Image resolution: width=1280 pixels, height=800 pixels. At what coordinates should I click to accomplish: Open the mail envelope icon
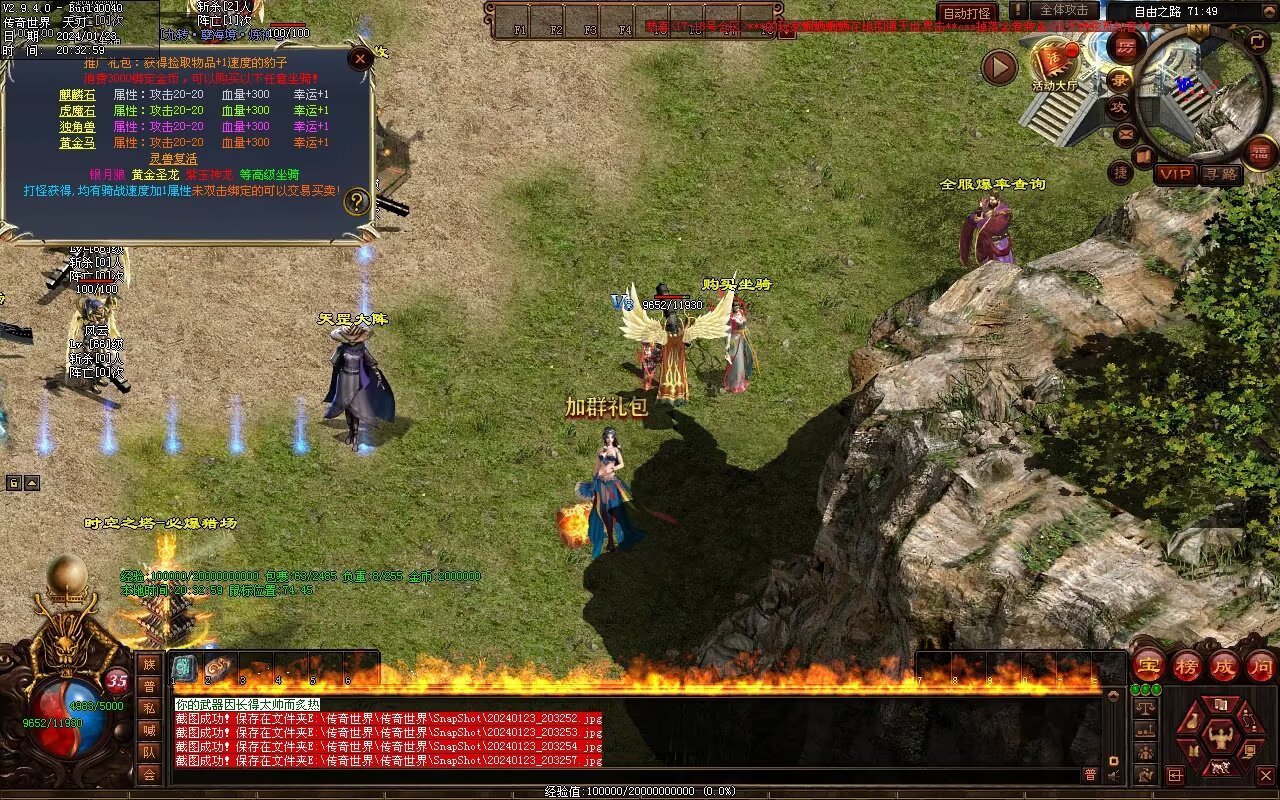click(x=1126, y=133)
